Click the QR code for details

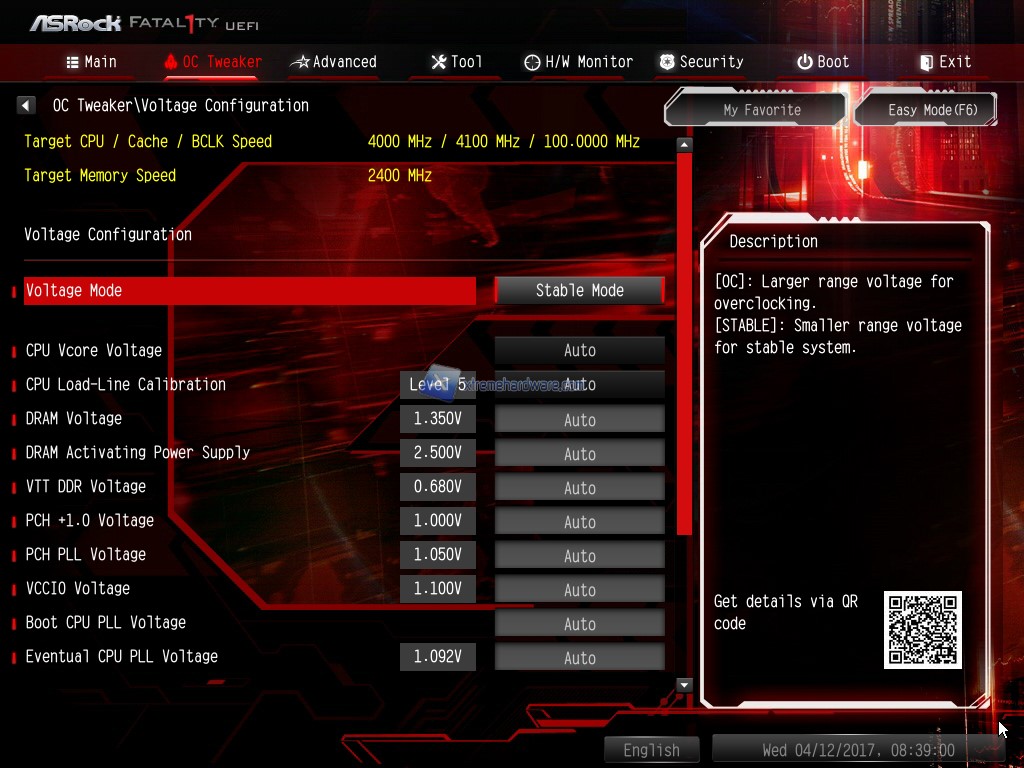[922, 630]
